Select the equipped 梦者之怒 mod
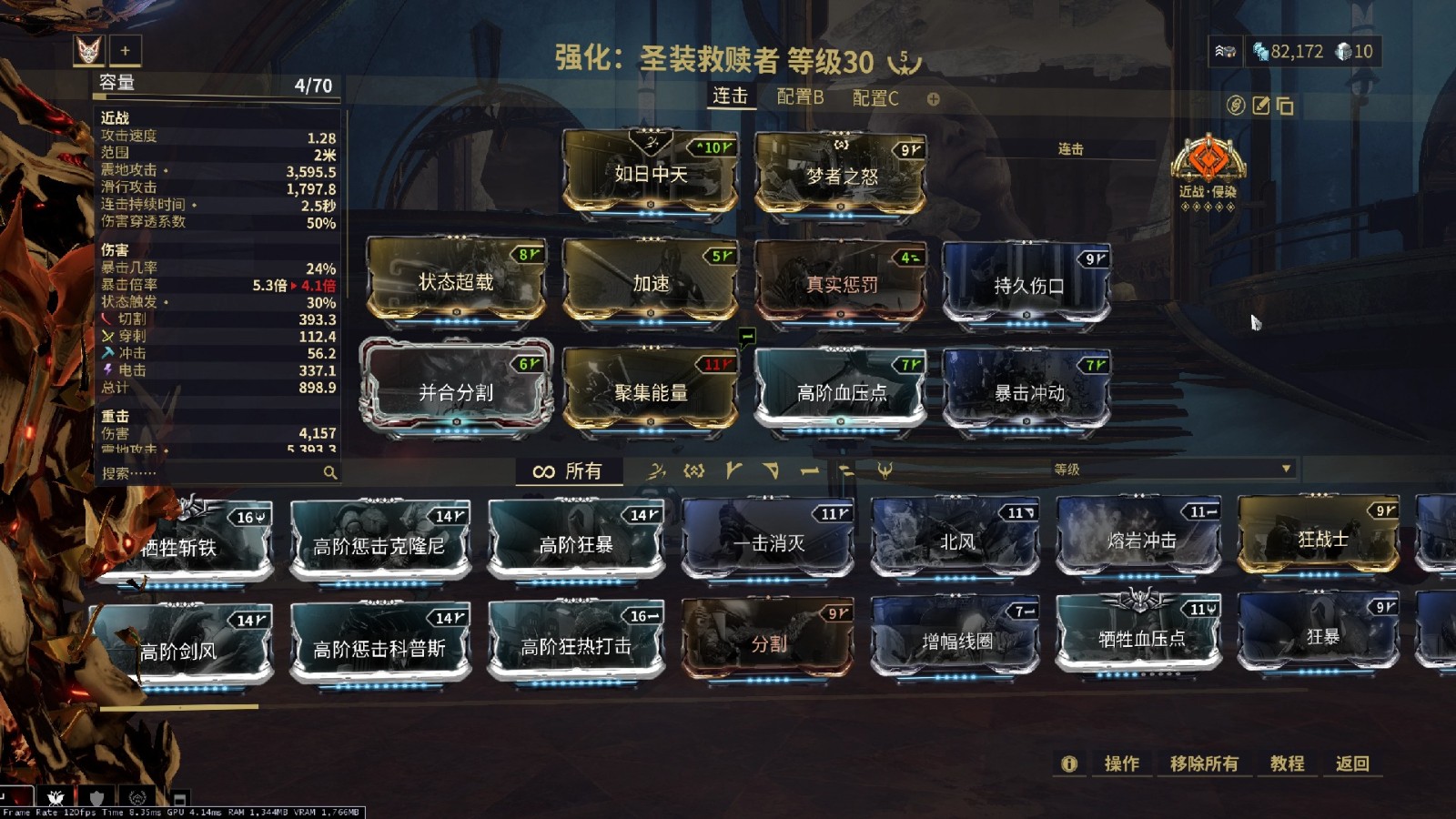The height and width of the screenshot is (819, 1456). coord(841,175)
